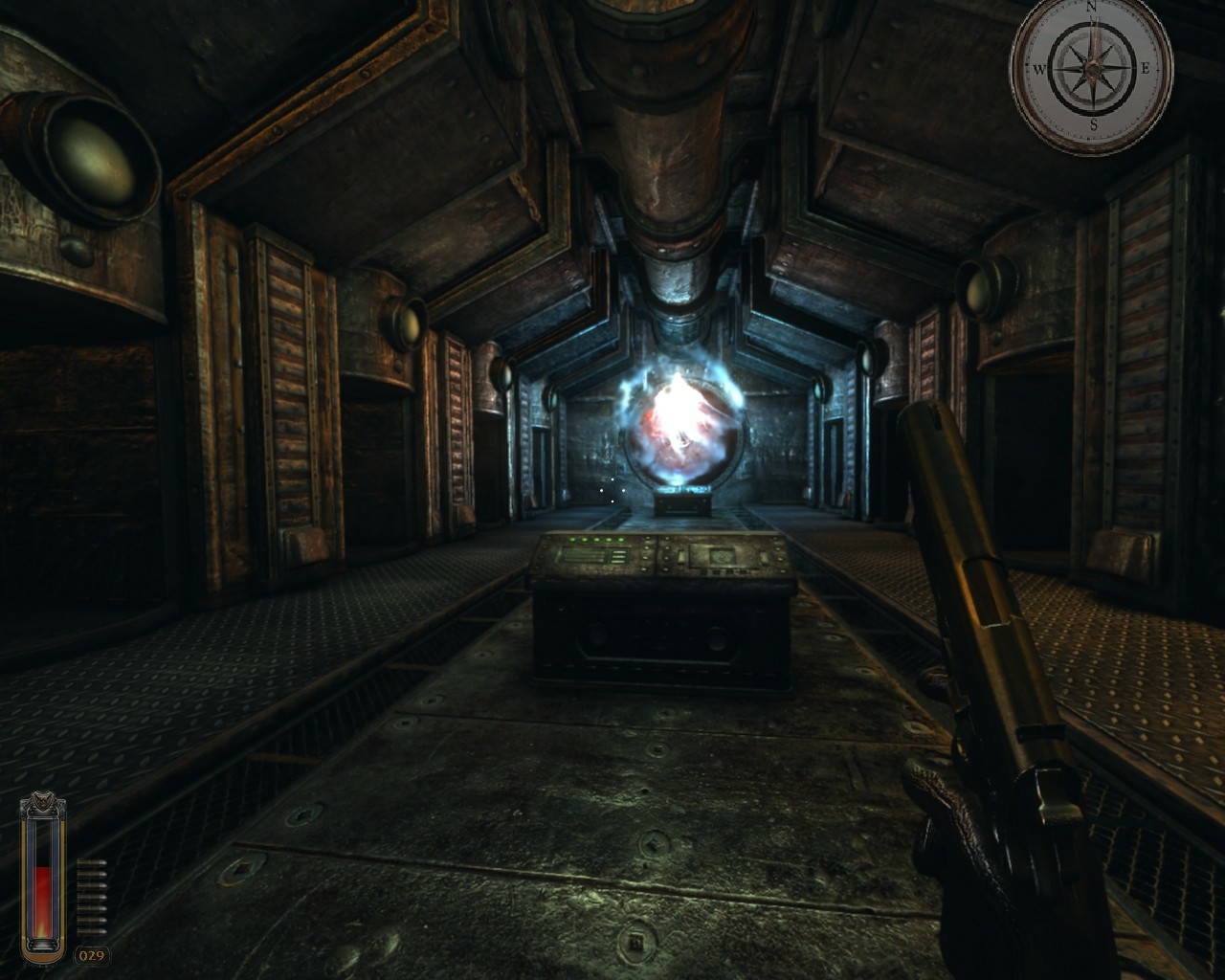Click the W label on the compass

click(x=1040, y=69)
